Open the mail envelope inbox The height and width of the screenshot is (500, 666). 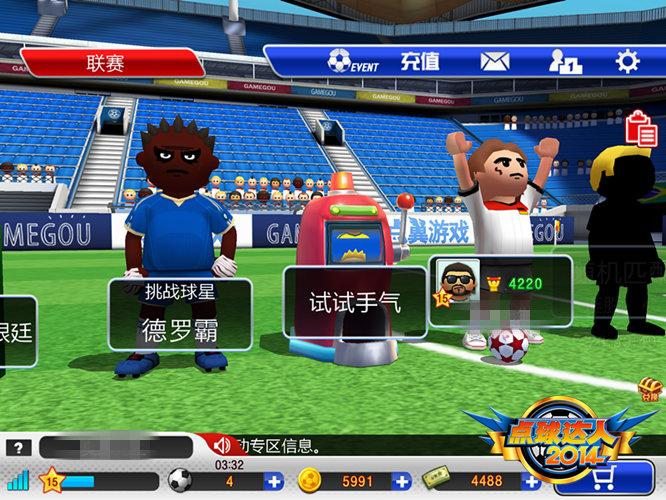click(x=494, y=62)
